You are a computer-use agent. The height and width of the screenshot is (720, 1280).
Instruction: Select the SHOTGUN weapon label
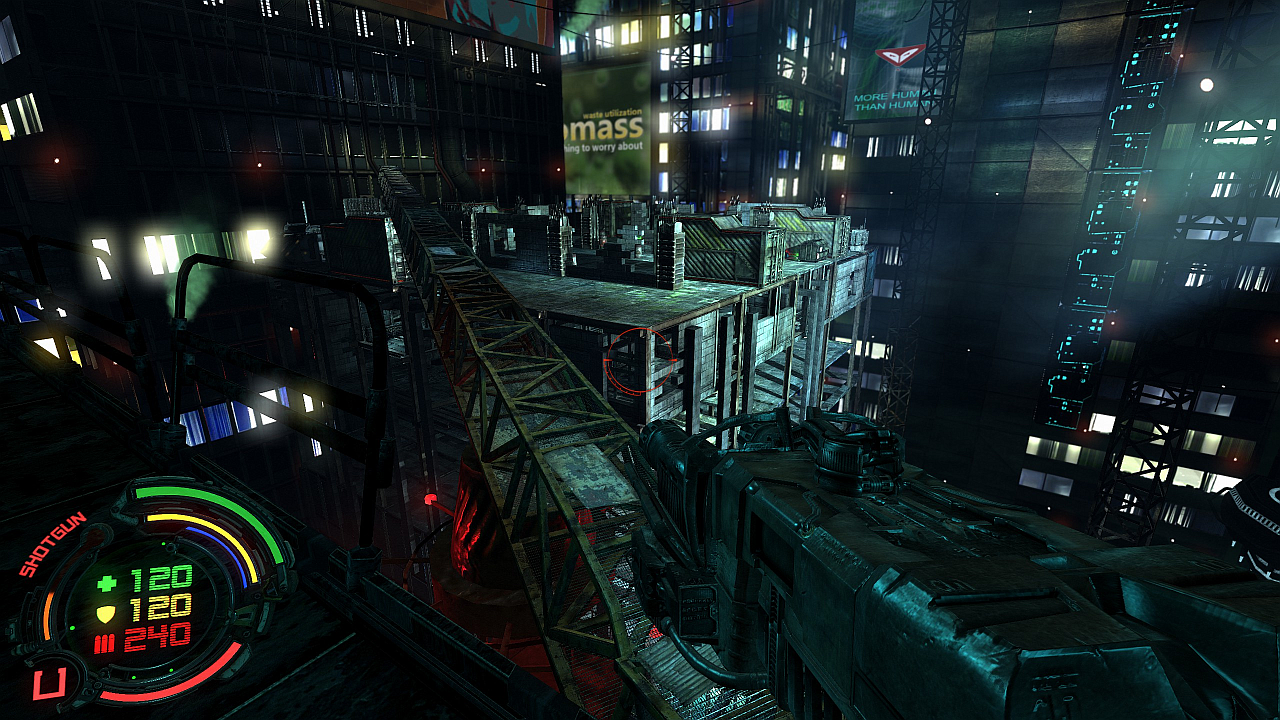click(x=52, y=544)
